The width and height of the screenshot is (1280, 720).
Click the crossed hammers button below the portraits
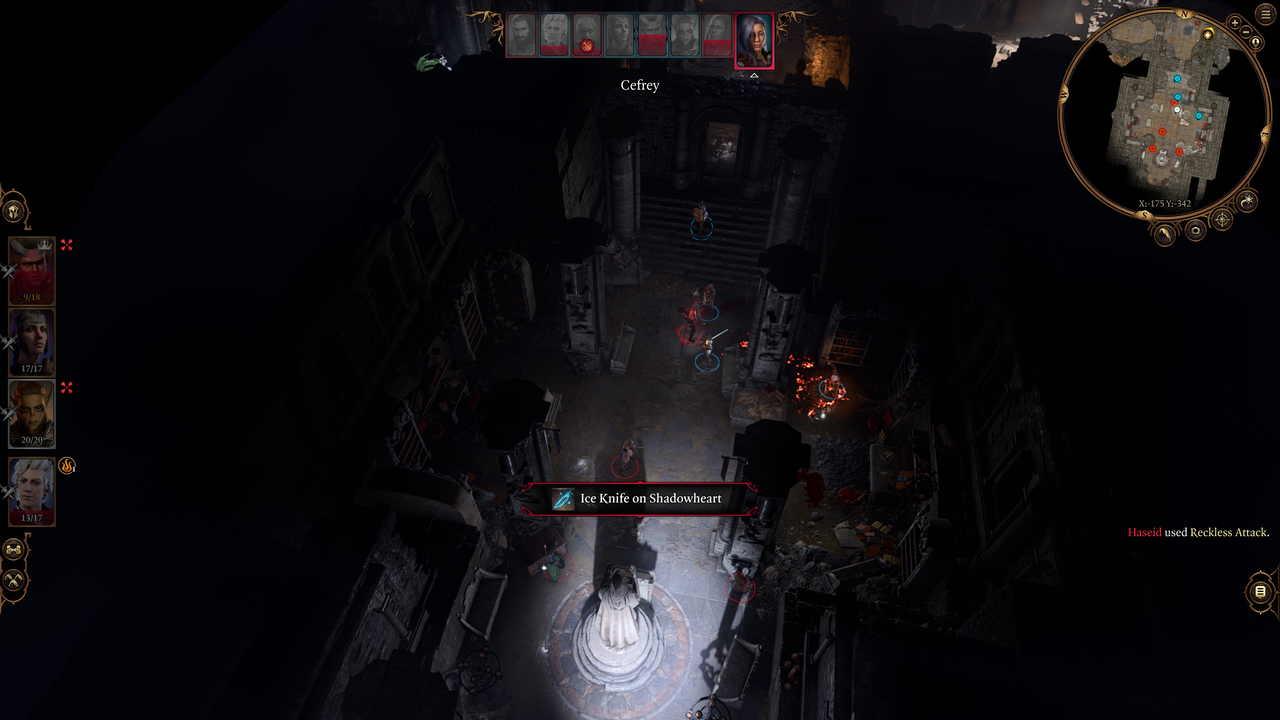[14, 580]
